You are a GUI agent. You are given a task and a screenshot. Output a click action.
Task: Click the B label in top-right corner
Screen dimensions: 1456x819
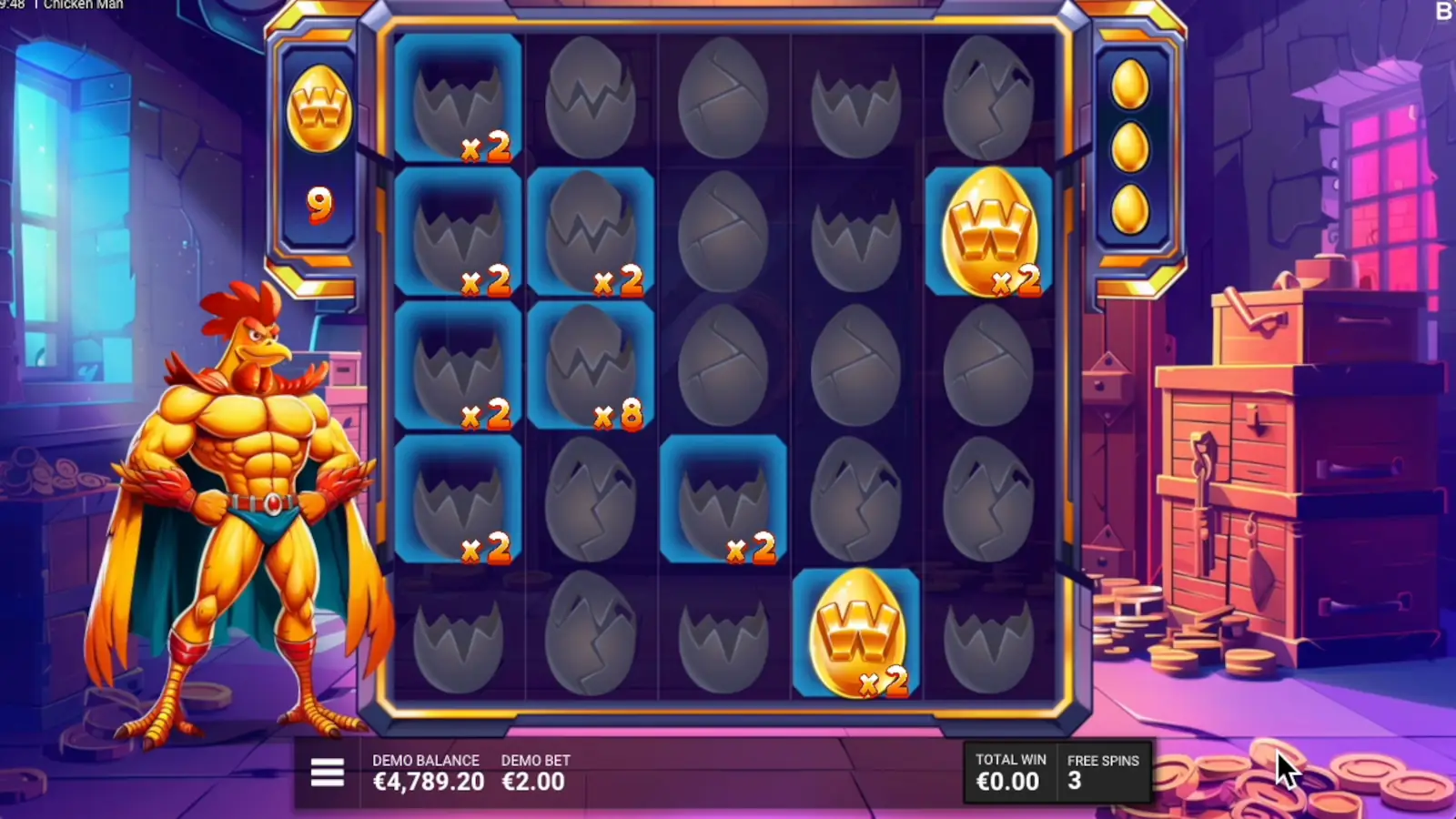(1445, 11)
